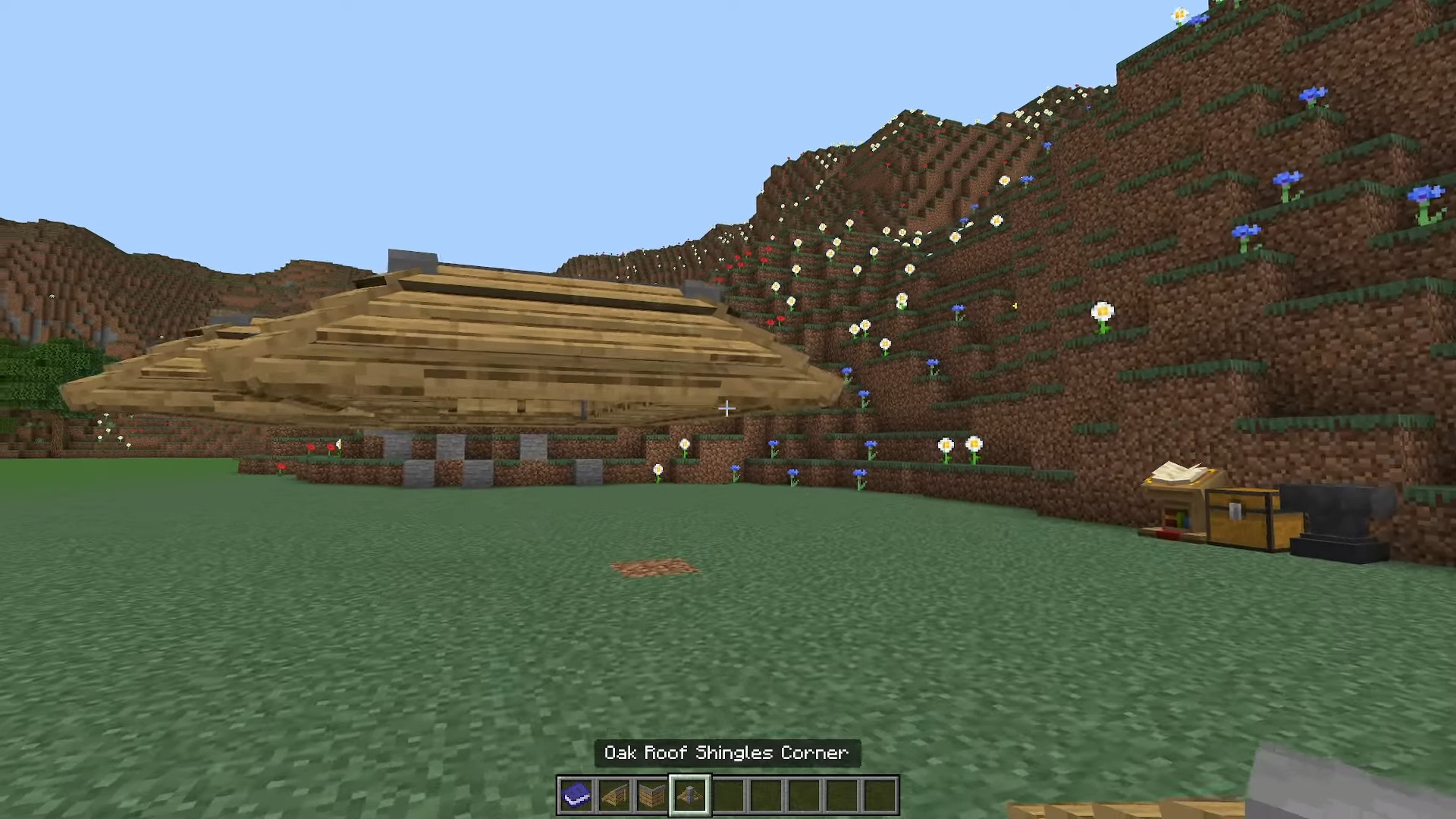Select the purple book in hotbar slot one
This screenshot has height=819, width=1456.
(576, 793)
